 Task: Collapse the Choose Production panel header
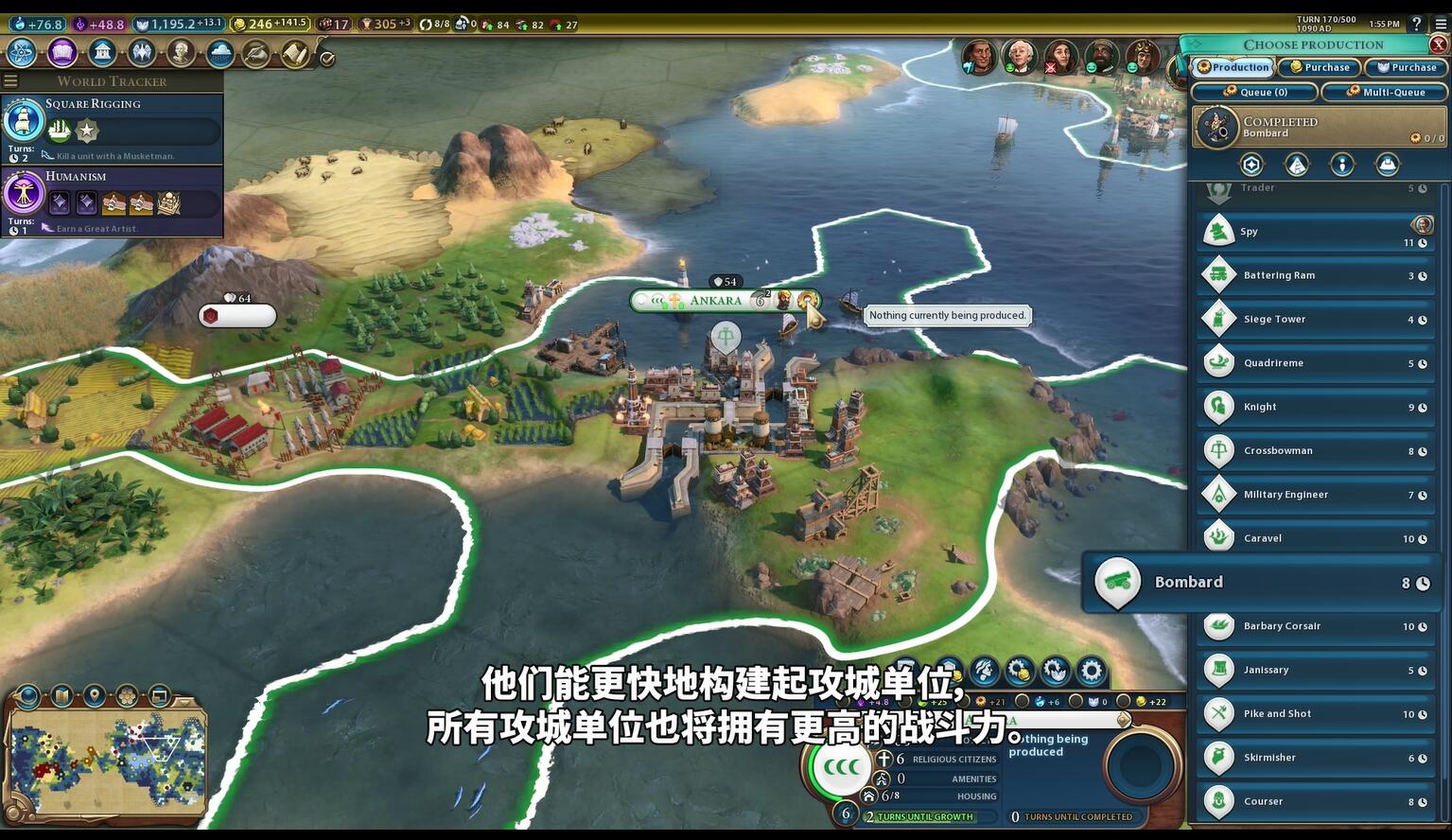coord(1198,44)
